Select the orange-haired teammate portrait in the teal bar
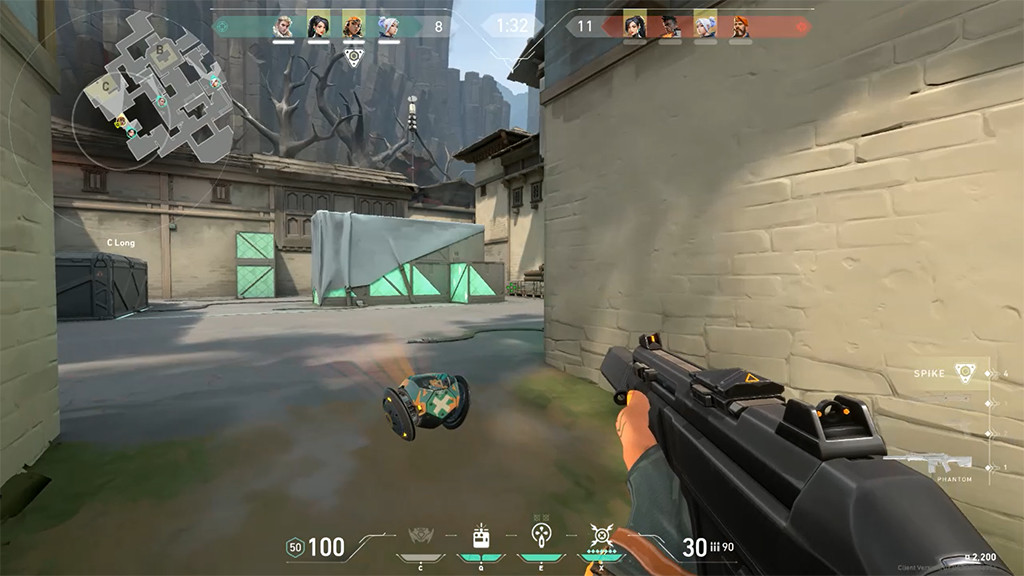Screen dimensions: 1024x576 (353, 26)
